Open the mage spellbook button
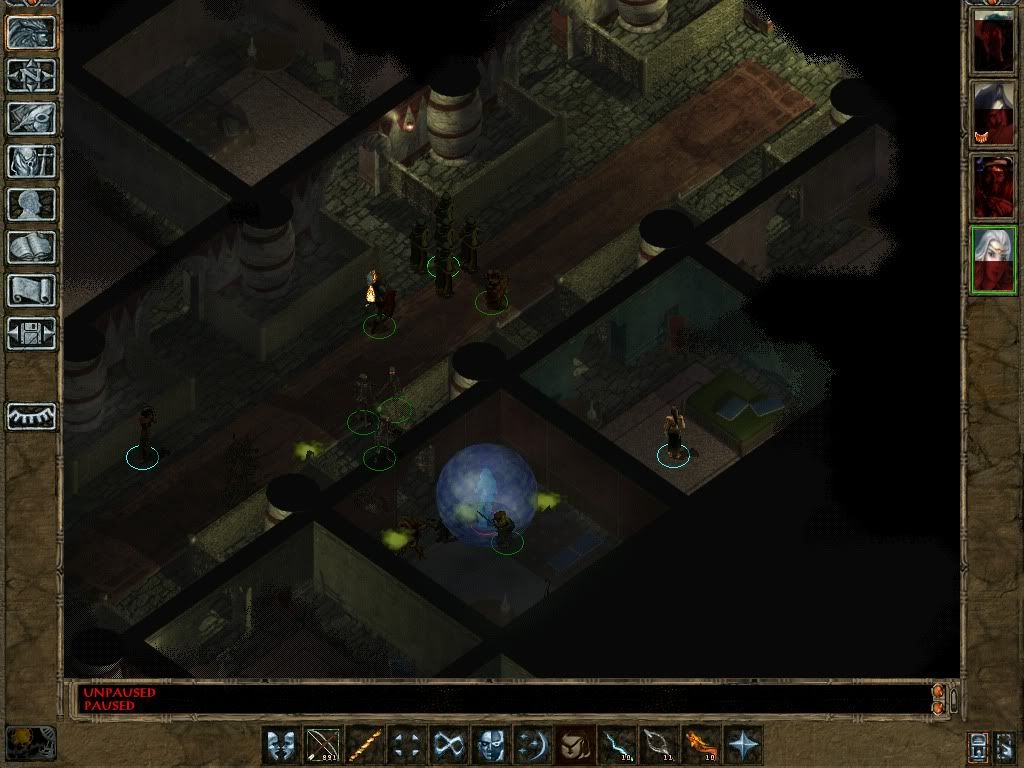This screenshot has width=1024, height=768. coord(32,247)
